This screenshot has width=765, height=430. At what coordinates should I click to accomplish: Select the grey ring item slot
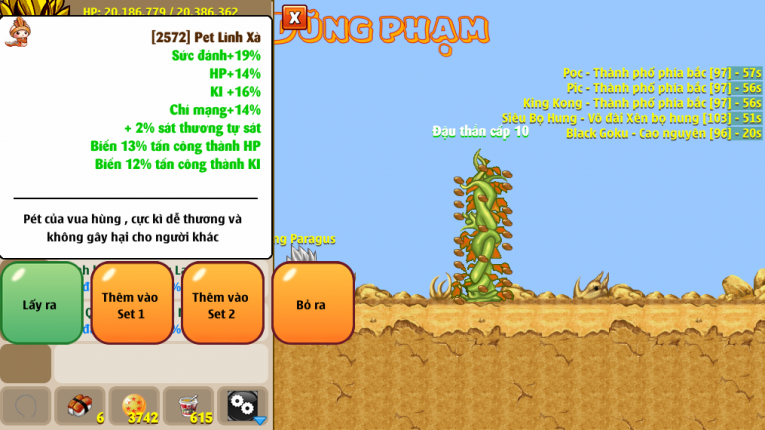[26, 406]
